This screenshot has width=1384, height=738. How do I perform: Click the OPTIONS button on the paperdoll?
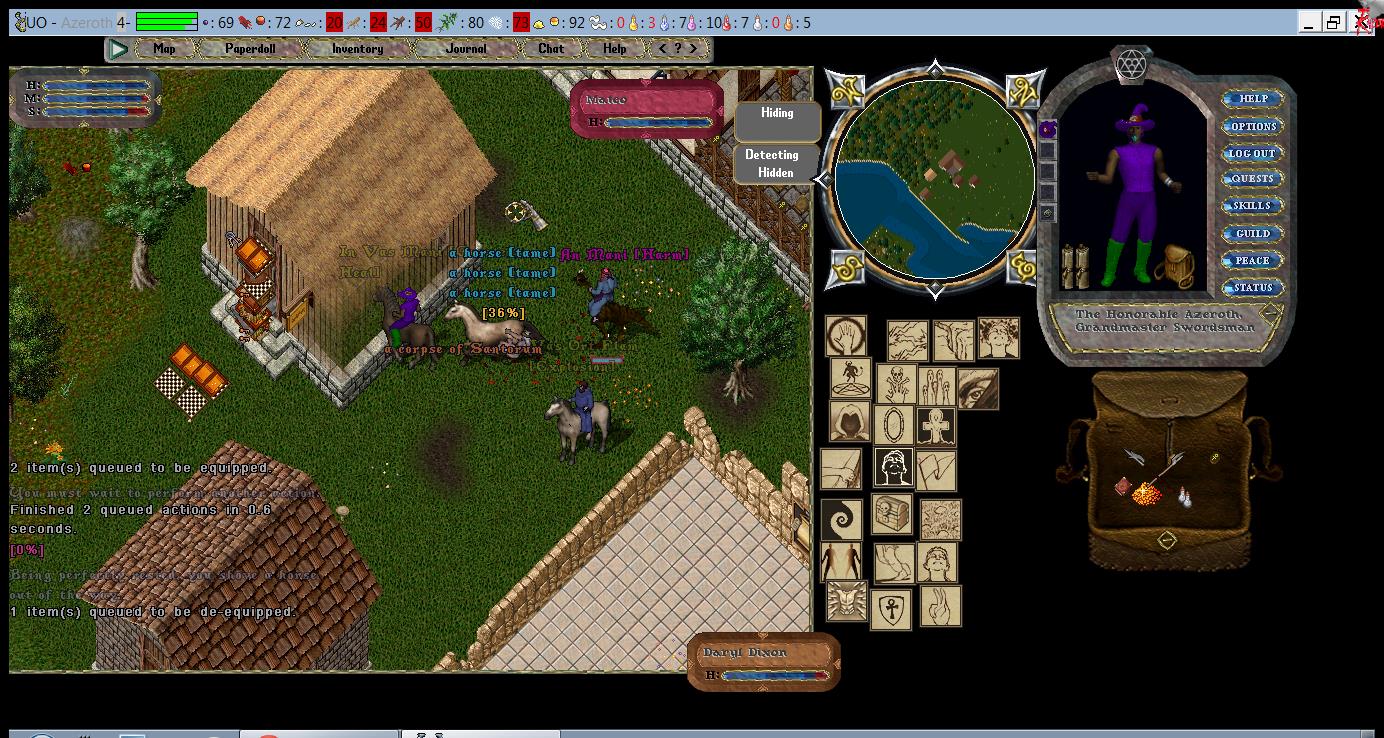pyautogui.click(x=1252, y=126)
